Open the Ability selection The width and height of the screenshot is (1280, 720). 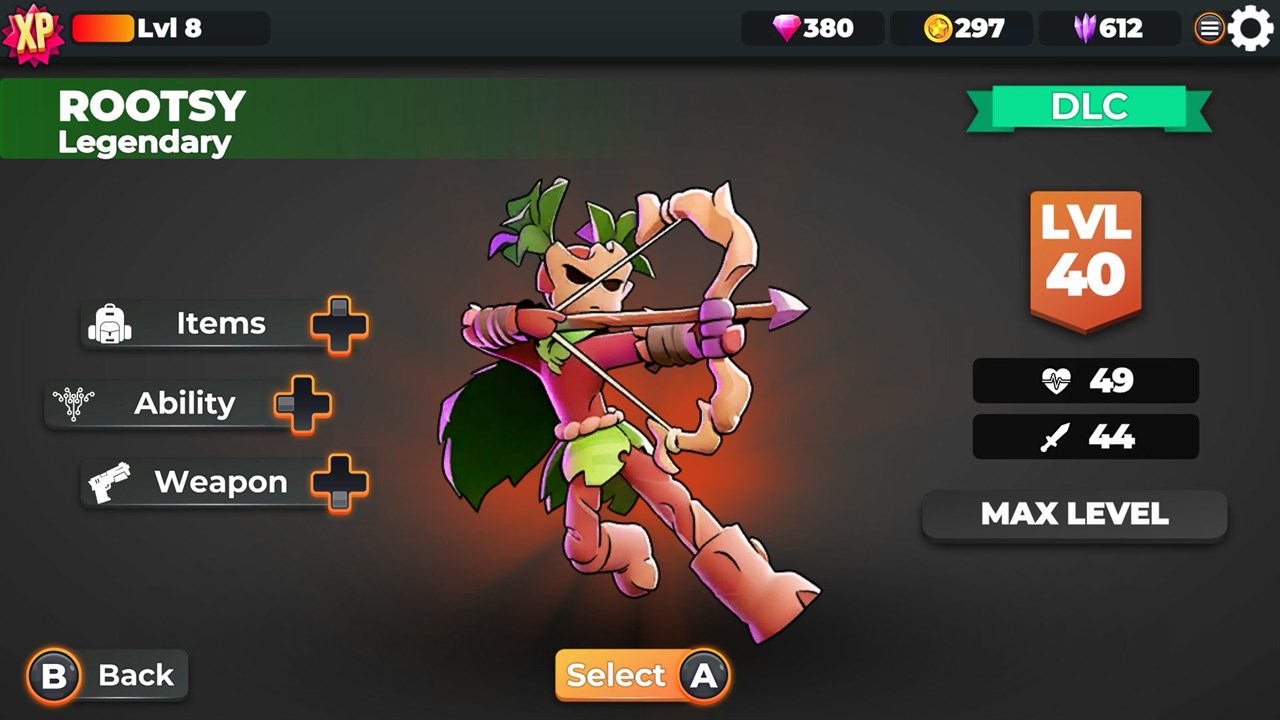[x=186, y=404]
